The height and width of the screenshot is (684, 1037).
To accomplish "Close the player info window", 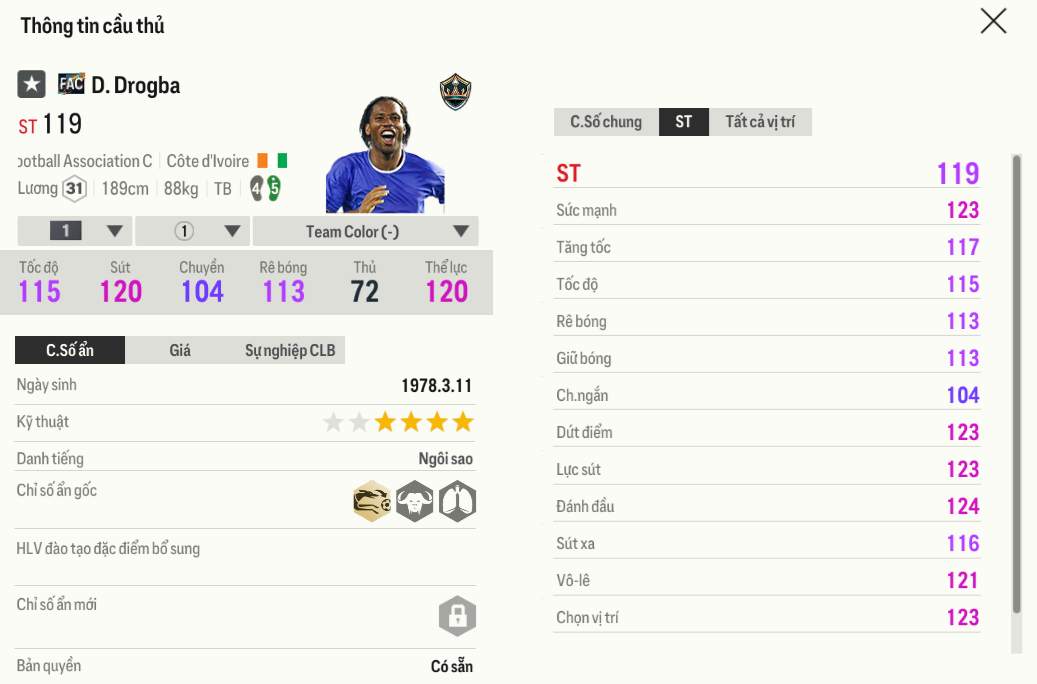I will pos(993,21).
